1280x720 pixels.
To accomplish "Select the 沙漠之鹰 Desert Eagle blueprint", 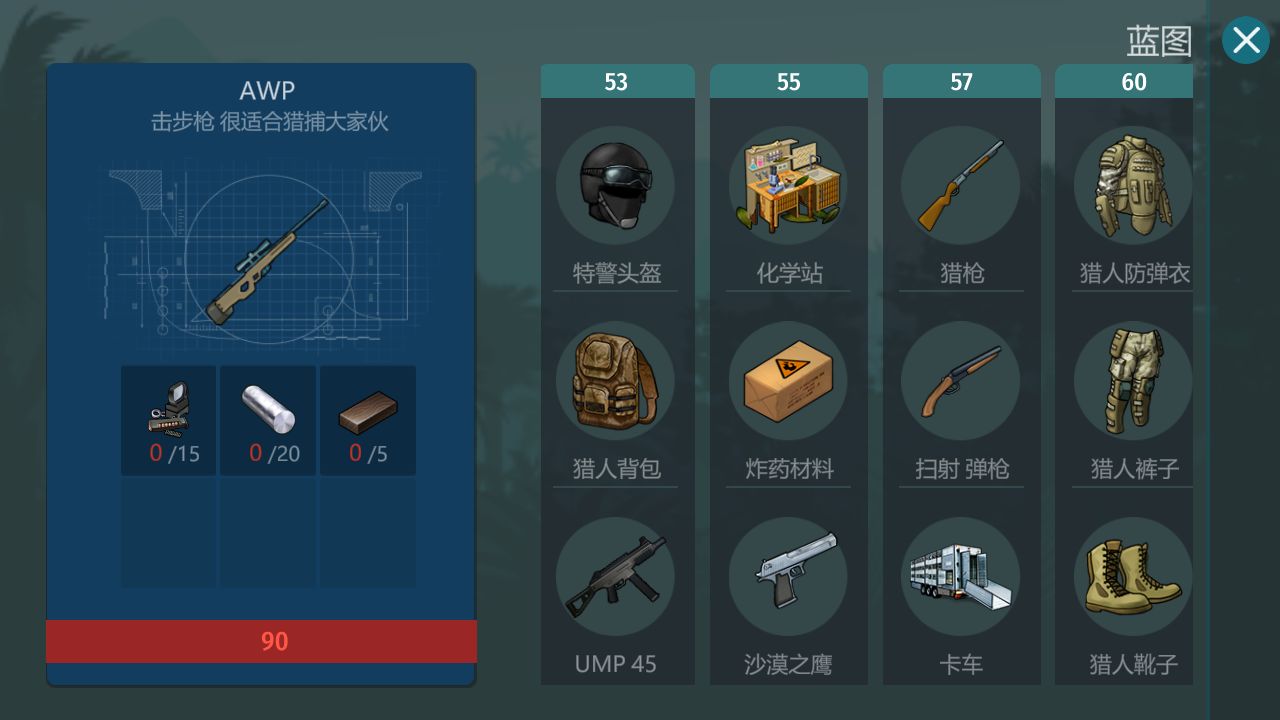I will (x=789, y=575).
